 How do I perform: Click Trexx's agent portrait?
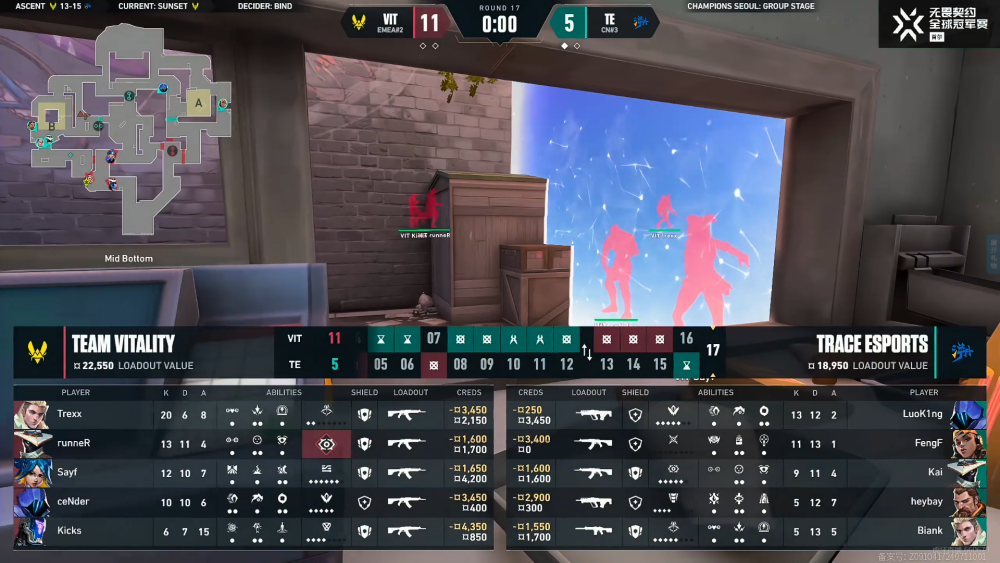pos(32,414)
